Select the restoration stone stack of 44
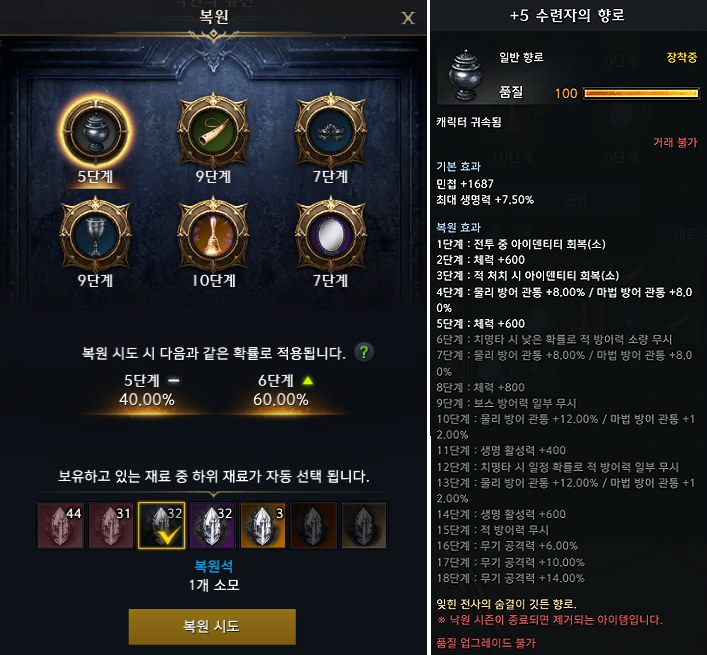The image size is (707, 655). click(x=60, y=526)
